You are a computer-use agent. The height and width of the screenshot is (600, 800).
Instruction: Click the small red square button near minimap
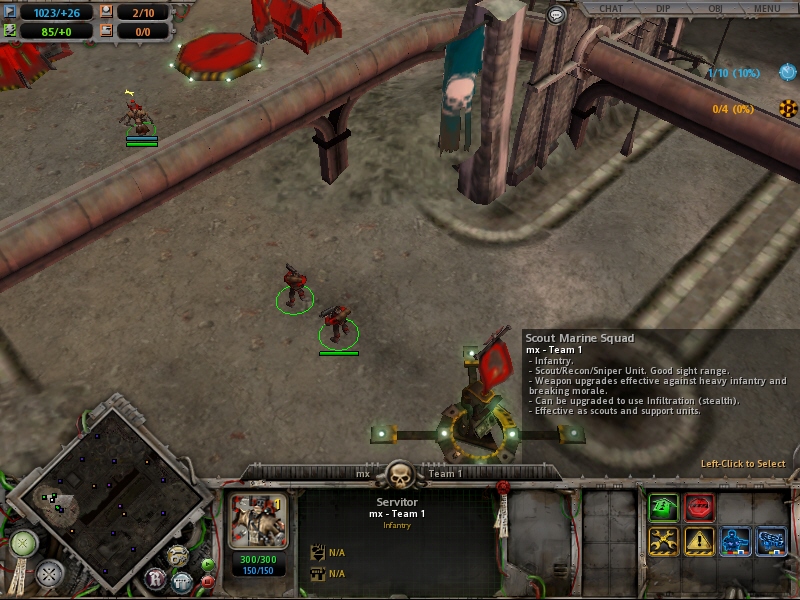pyautogui.click(x=208, y=580)
